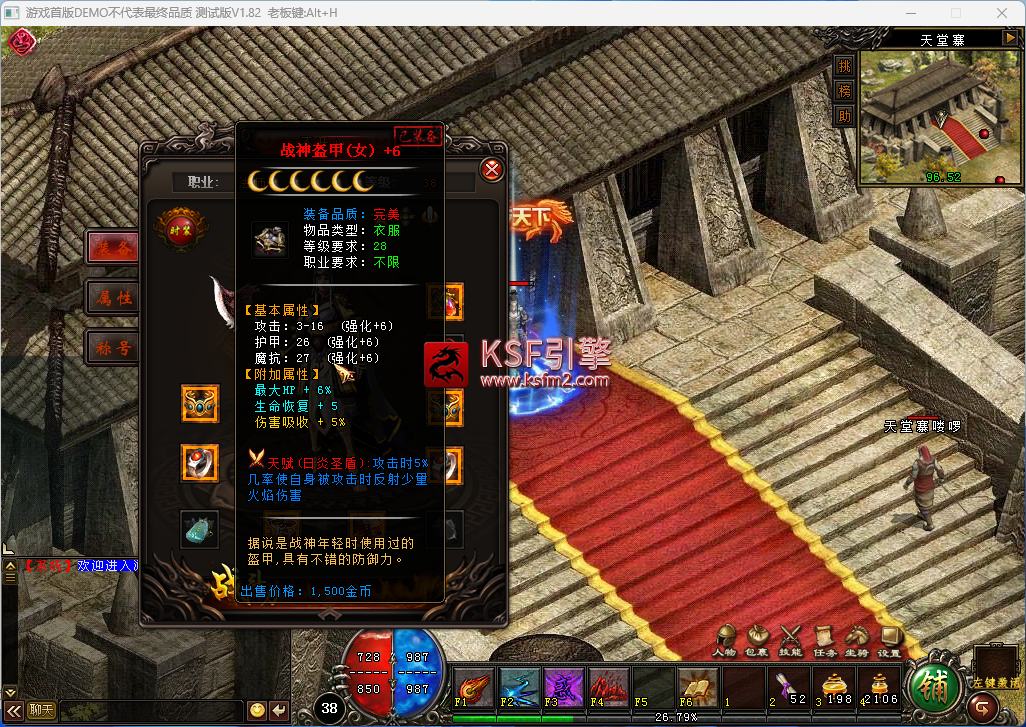The image size is (1026, 727).
Task: Click the 榜 ranking button beside minimap
Action: point(845,90)
